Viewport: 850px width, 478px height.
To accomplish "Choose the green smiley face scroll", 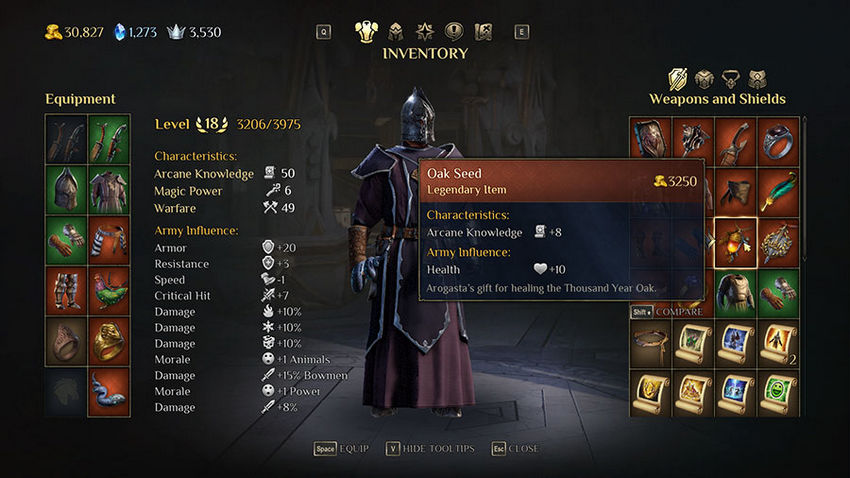I will coord(778,388).
